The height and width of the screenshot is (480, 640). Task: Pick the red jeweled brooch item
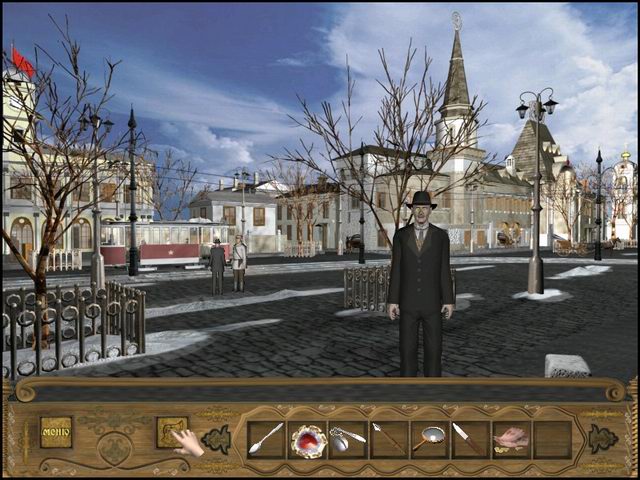(x=307, y=439)
